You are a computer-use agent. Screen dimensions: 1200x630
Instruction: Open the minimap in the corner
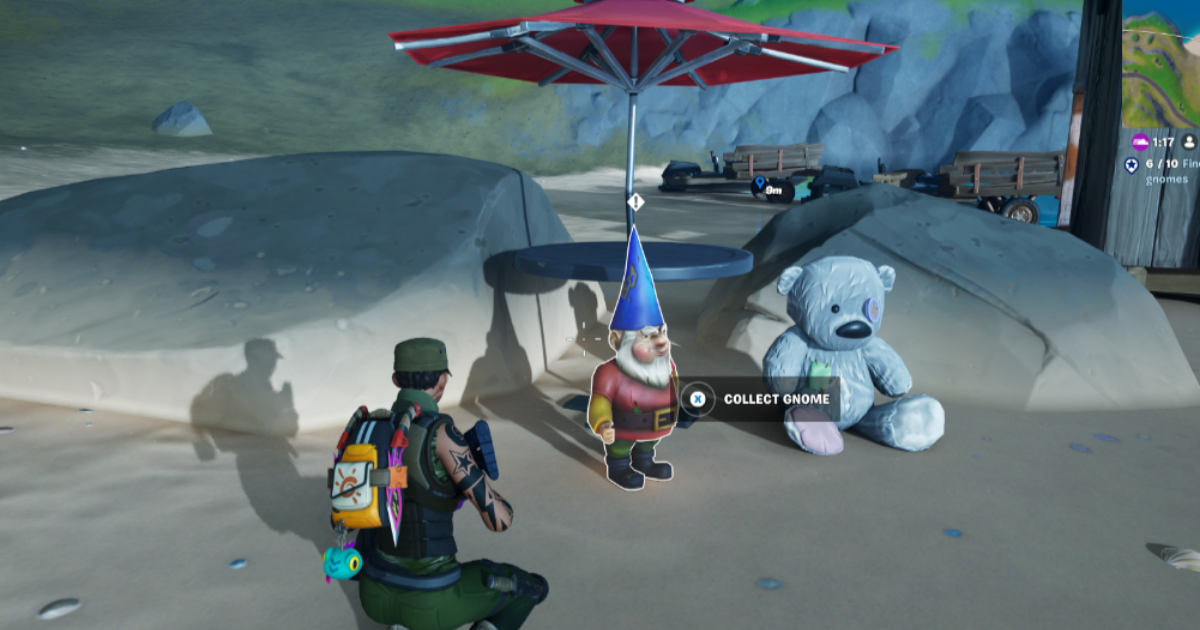click(1161, 62)
